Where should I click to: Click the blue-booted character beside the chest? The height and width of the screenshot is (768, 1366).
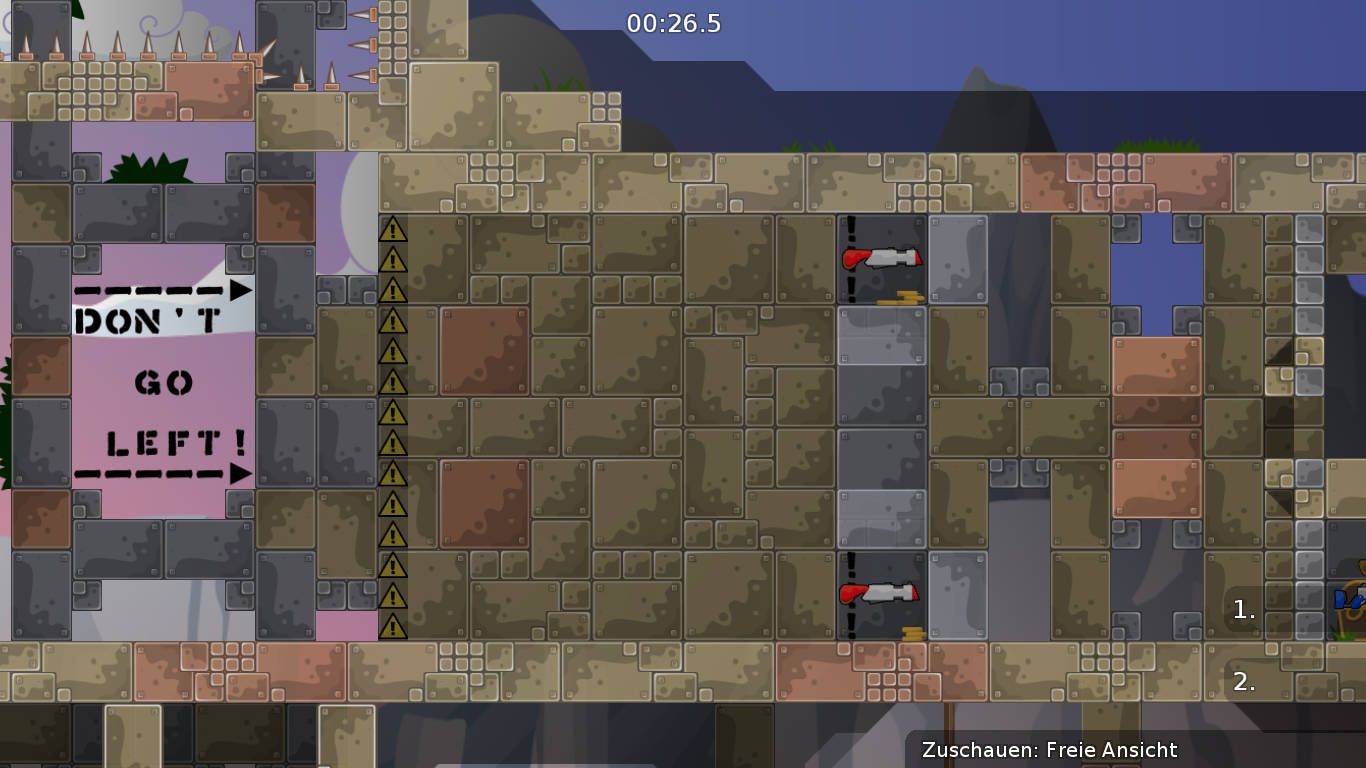[1340, 600]
